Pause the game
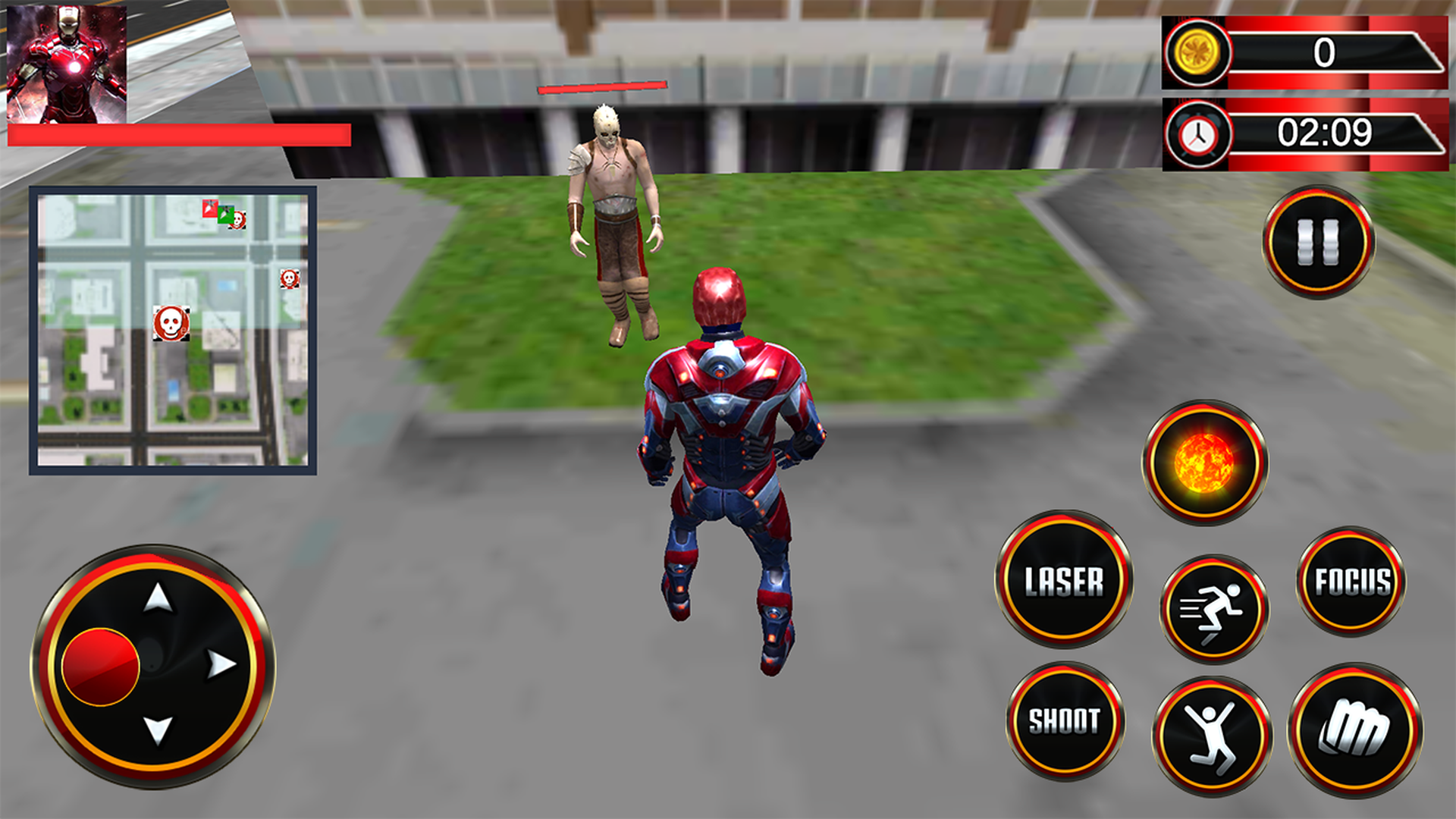This screenshot has width=1456, height=819. click(1318, 241)
